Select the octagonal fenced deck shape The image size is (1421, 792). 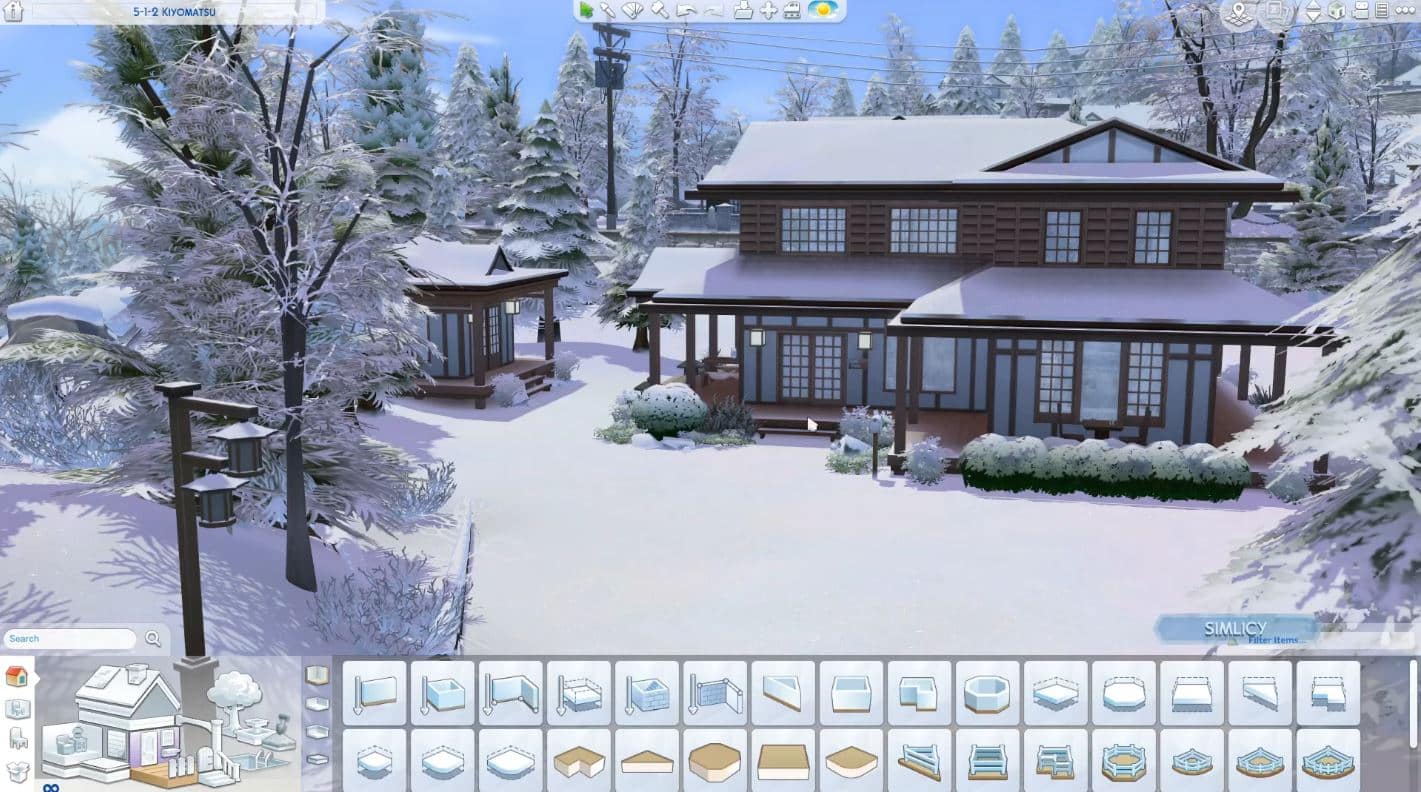pyautogui.click(x=1124, y=762)
